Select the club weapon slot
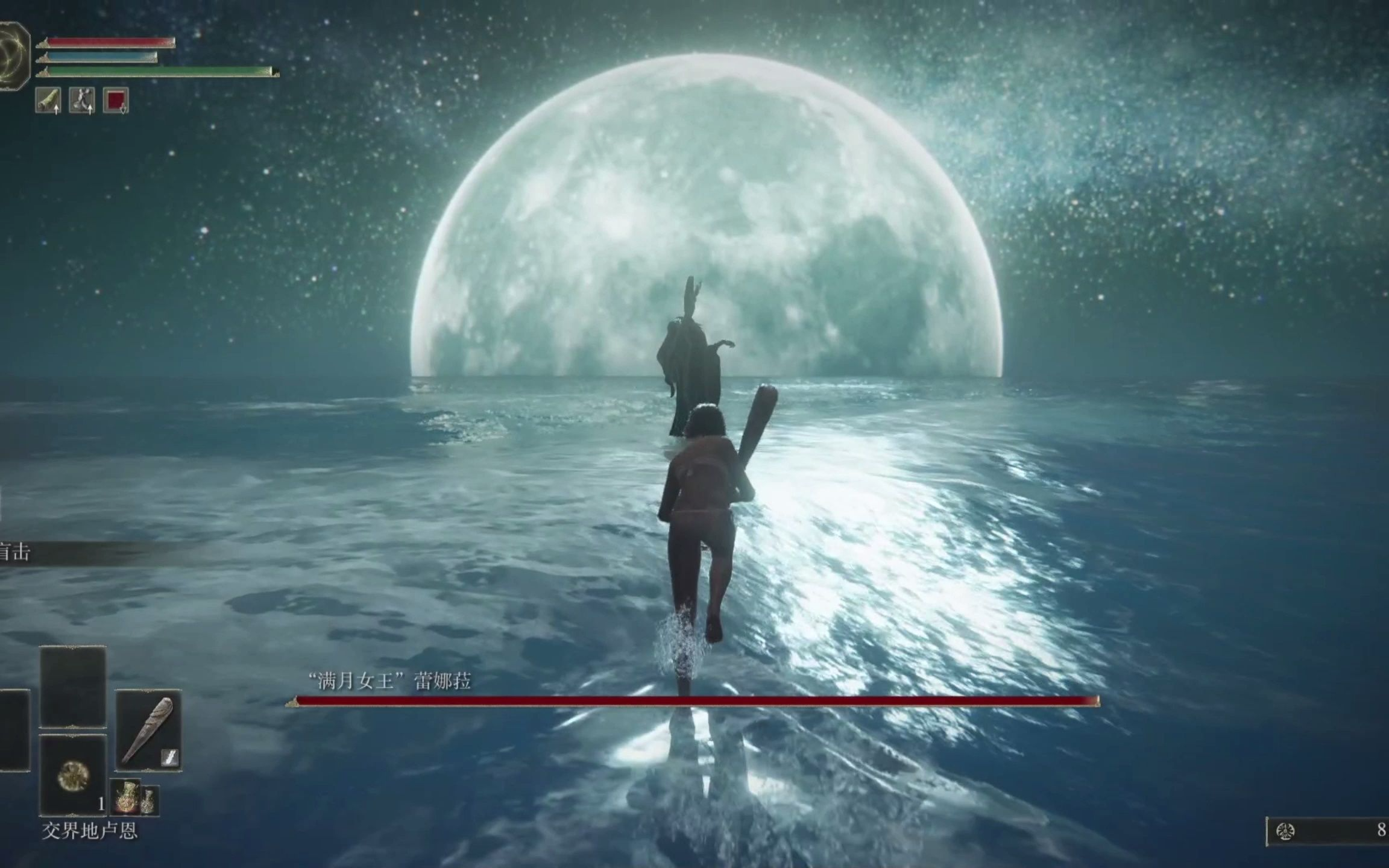 (x=148, y=729)
